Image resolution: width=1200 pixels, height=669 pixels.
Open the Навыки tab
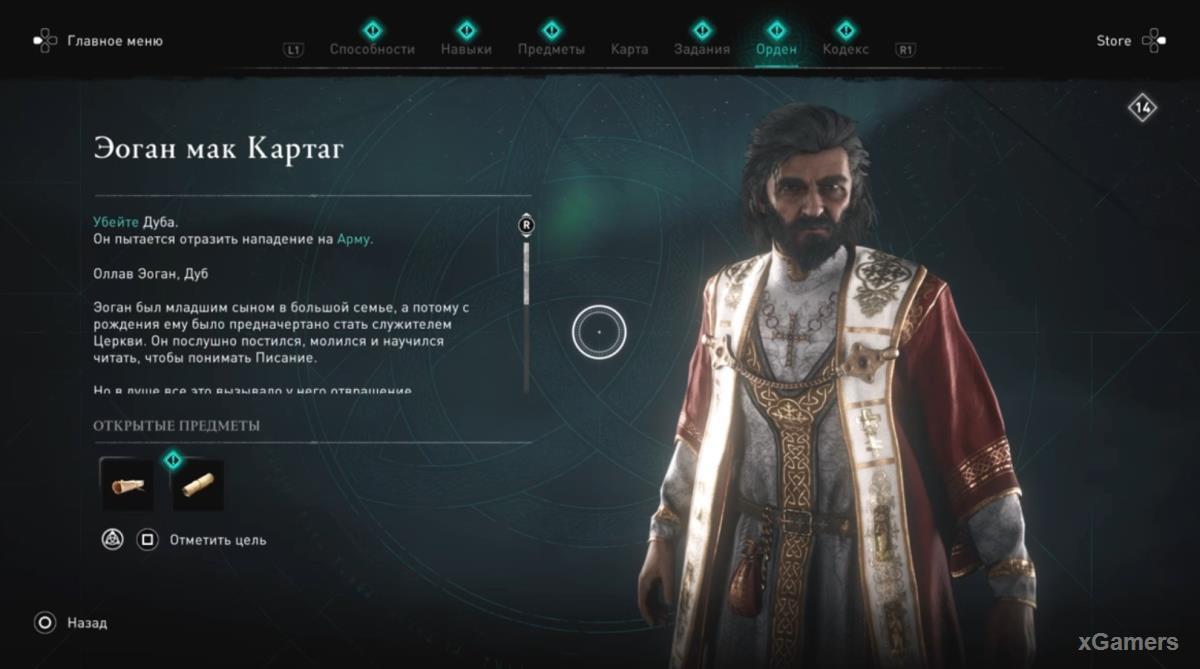point(466,49)
